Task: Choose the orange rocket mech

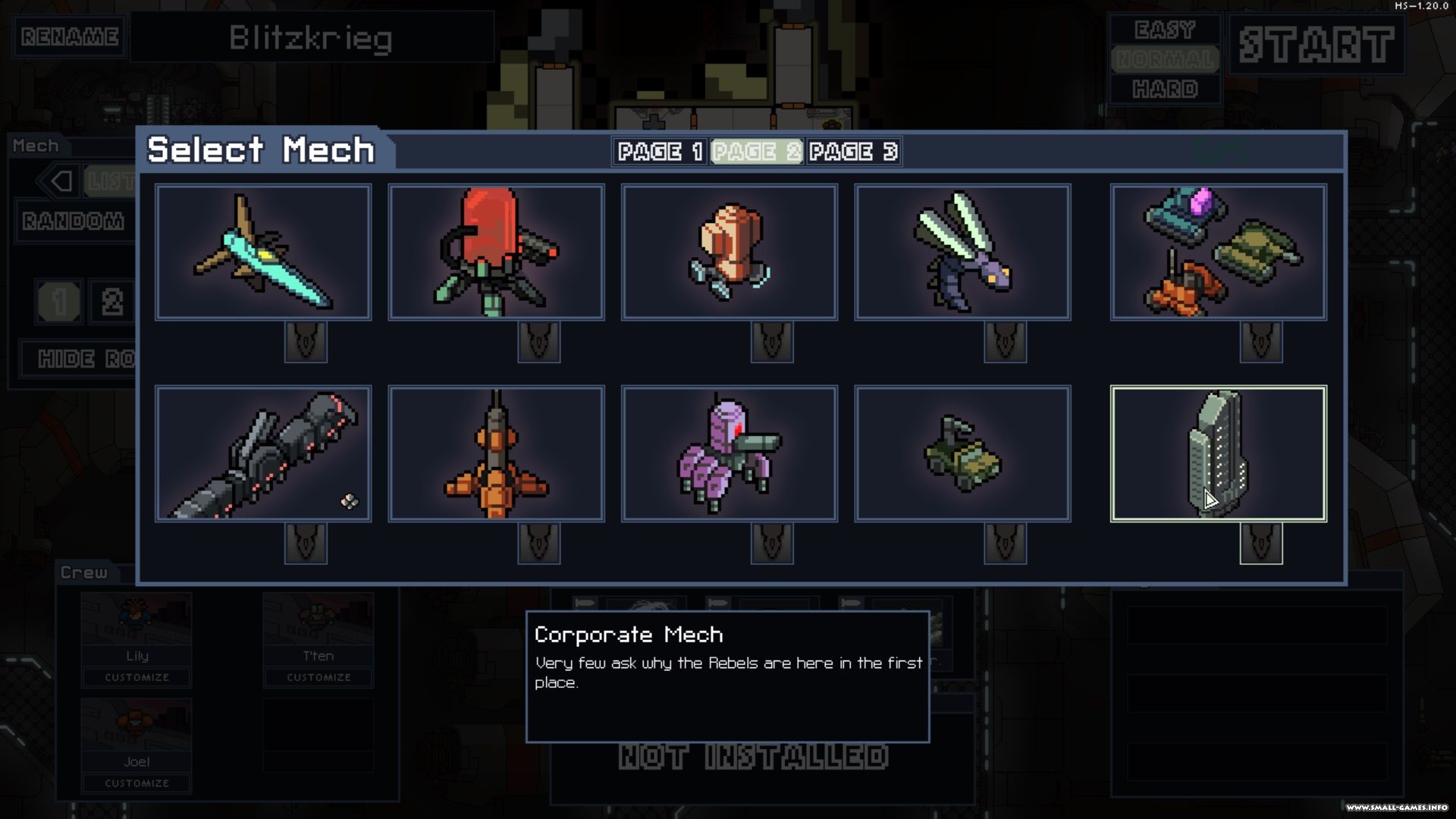Action: click(496, 453)
